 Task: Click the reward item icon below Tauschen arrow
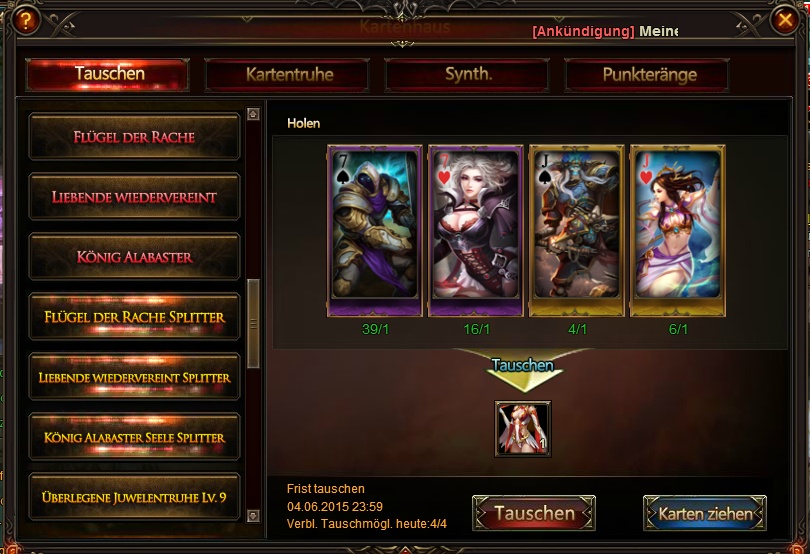pos(523,429)
